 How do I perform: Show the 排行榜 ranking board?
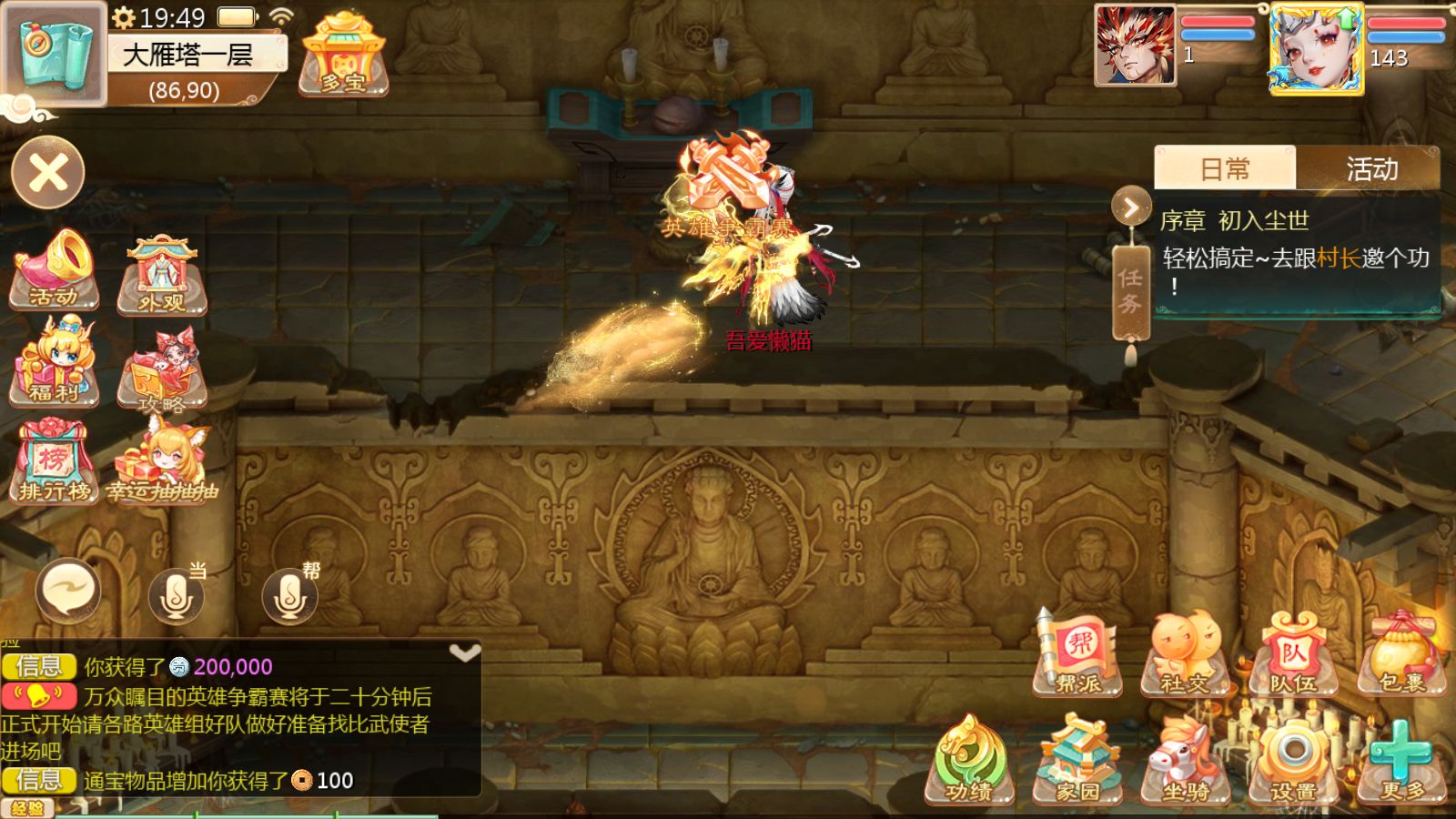55,464
